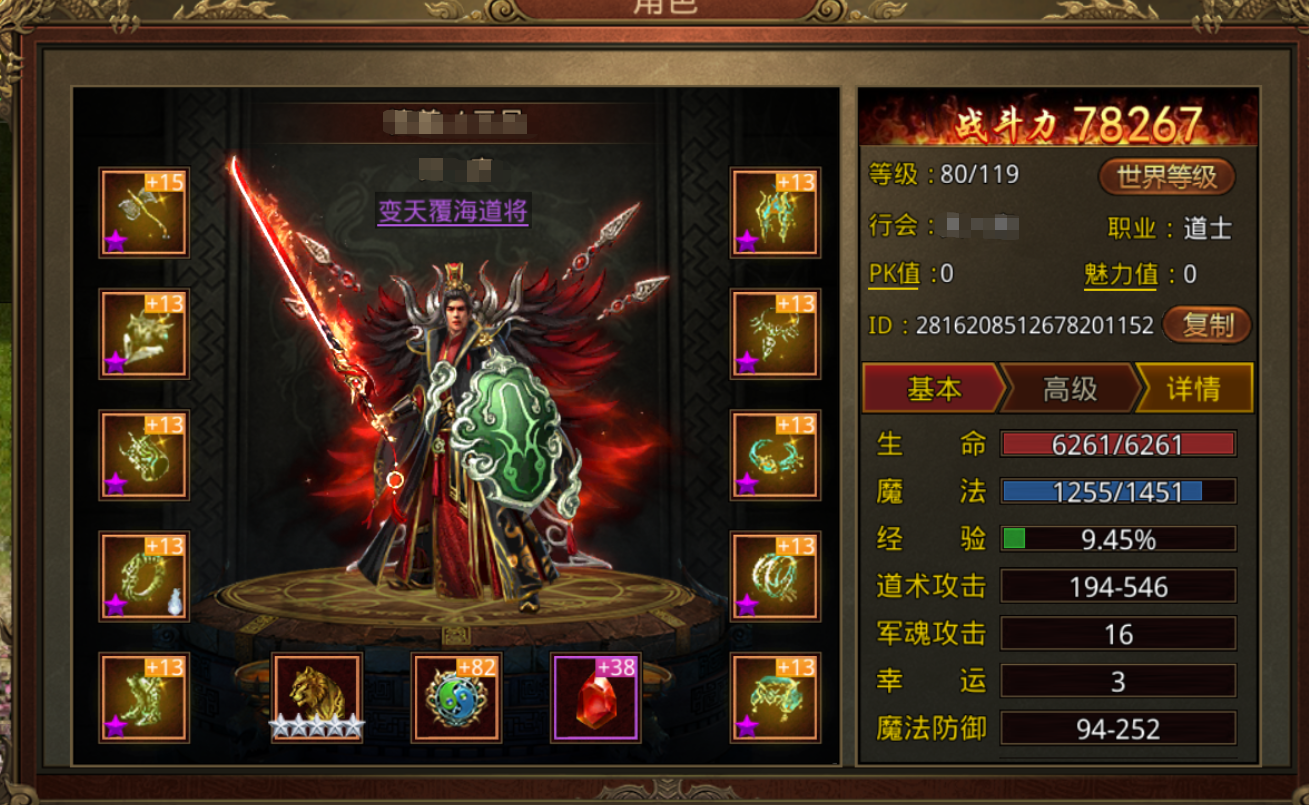Image resolution: width=1309 pixels, height=805 pixels.
Task: Open the top +13 helmet slot on the right
Action: tap(775, 213)
